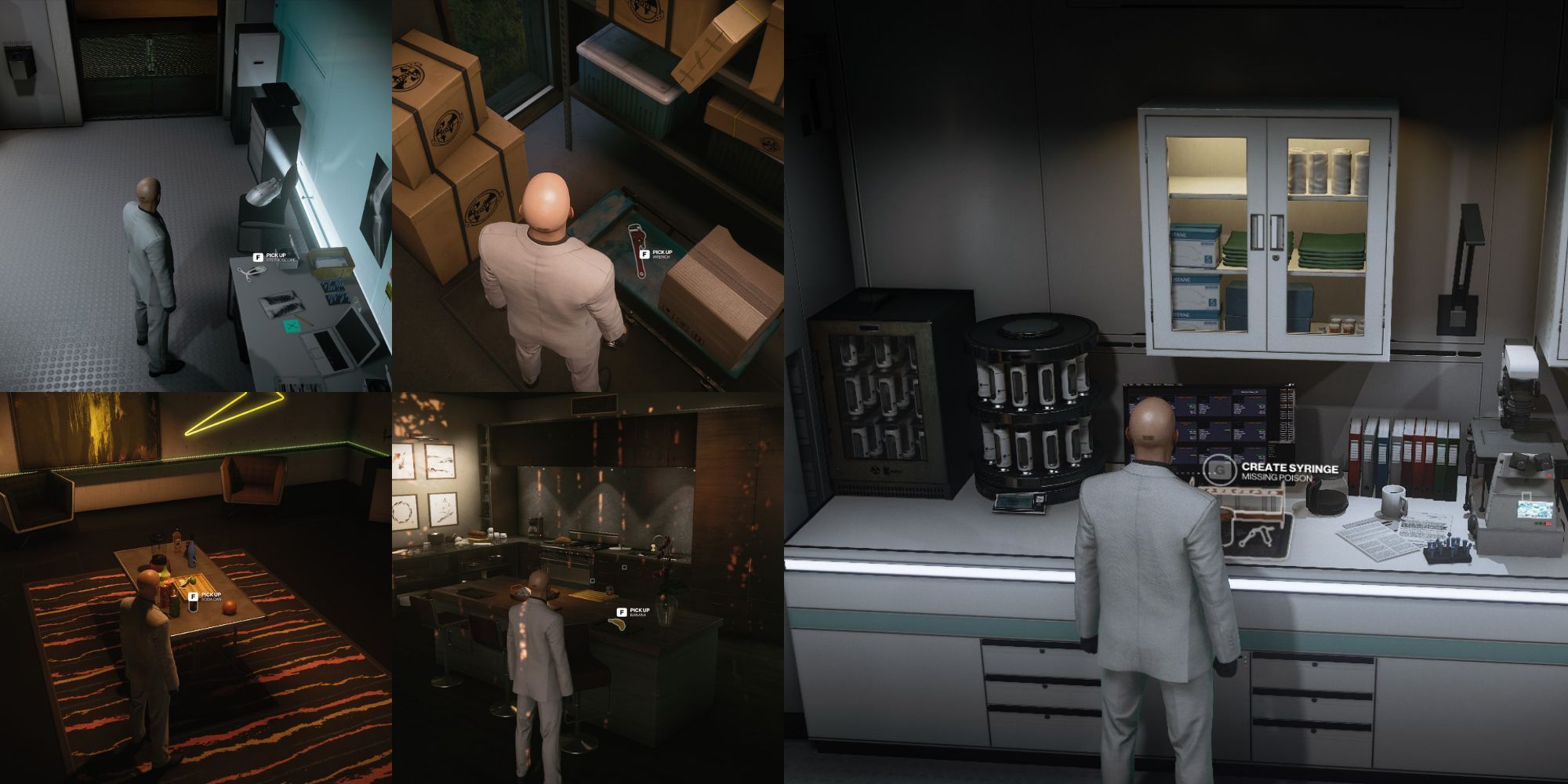The width and height of the screenshot is (1568, 784).
Task: Click the white coffee mug on the counter
Action: point(1392,500)
